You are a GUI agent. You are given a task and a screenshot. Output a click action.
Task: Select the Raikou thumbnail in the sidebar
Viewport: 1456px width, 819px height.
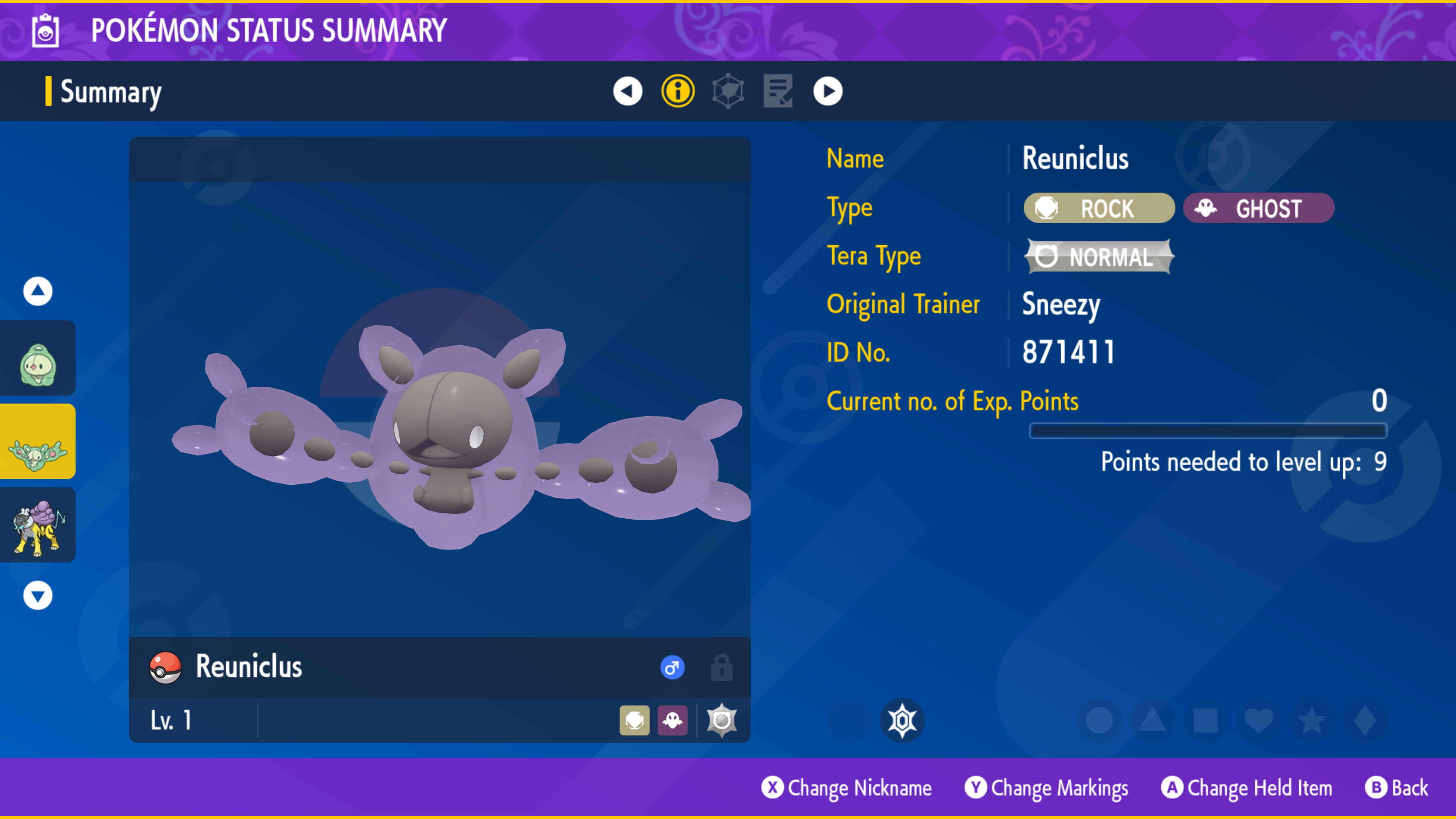tap(37, 524)
